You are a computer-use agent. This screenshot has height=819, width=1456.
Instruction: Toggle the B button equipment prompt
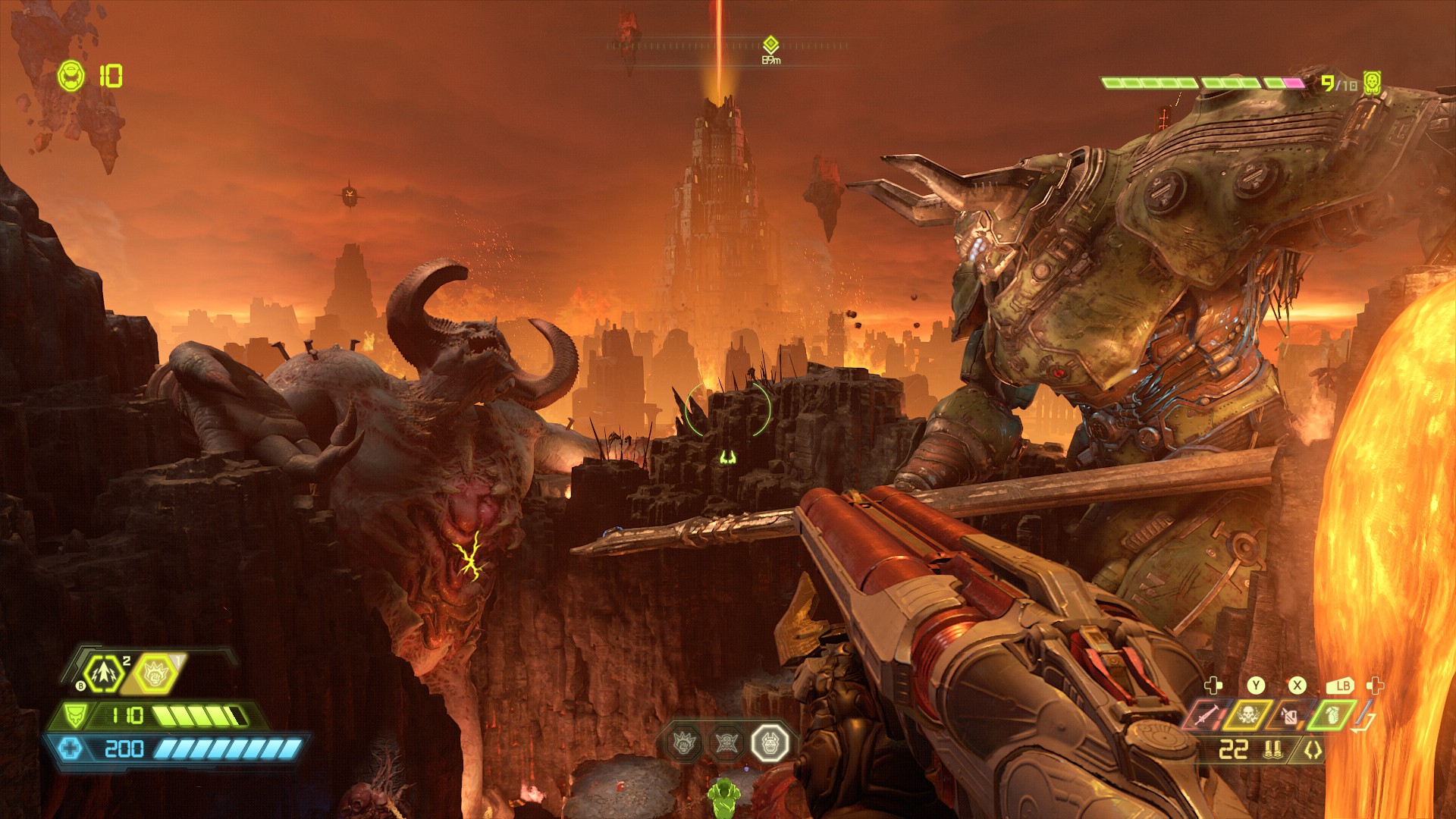coord(80,686)
